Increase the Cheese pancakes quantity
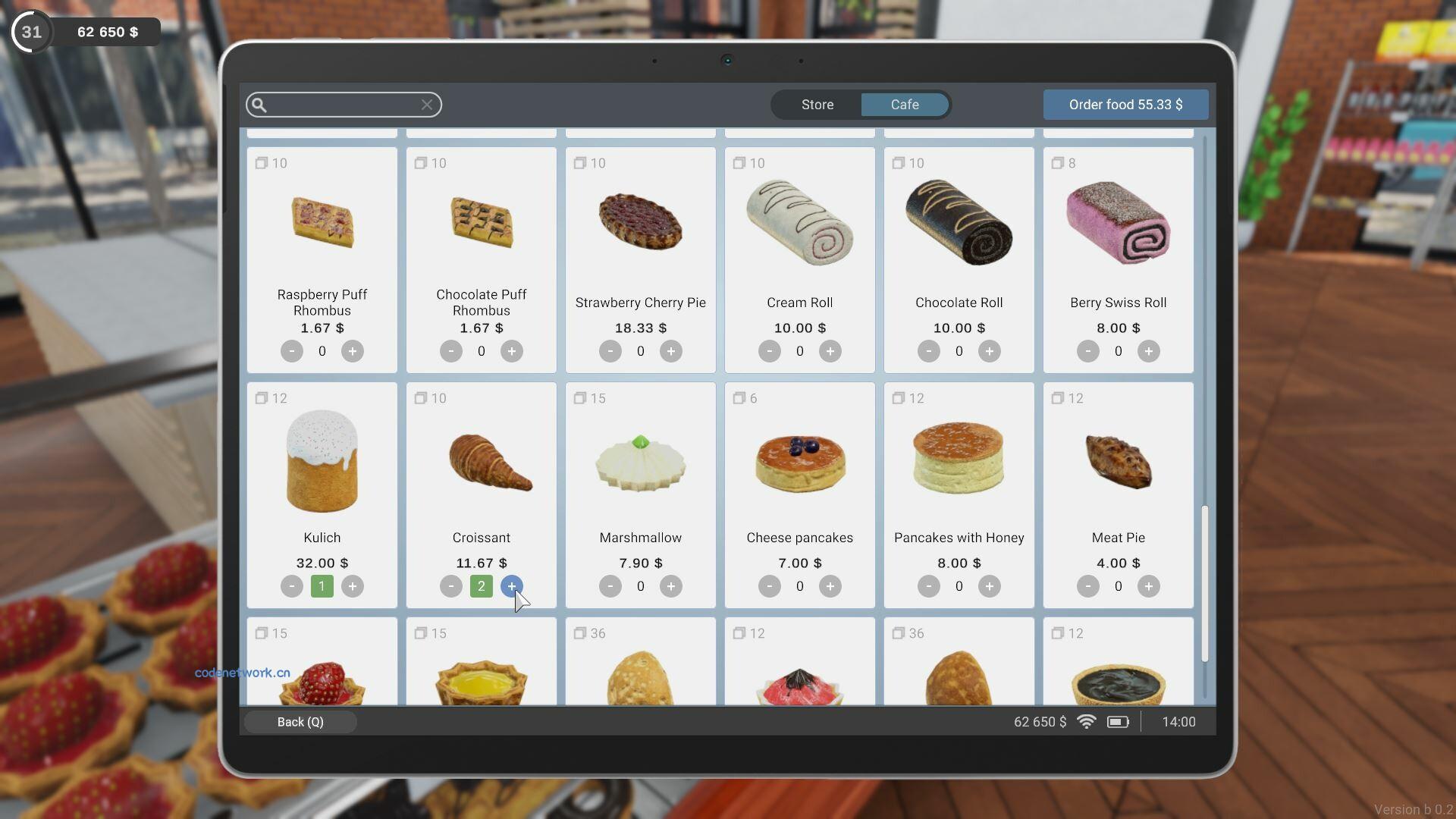 [830, 586]
